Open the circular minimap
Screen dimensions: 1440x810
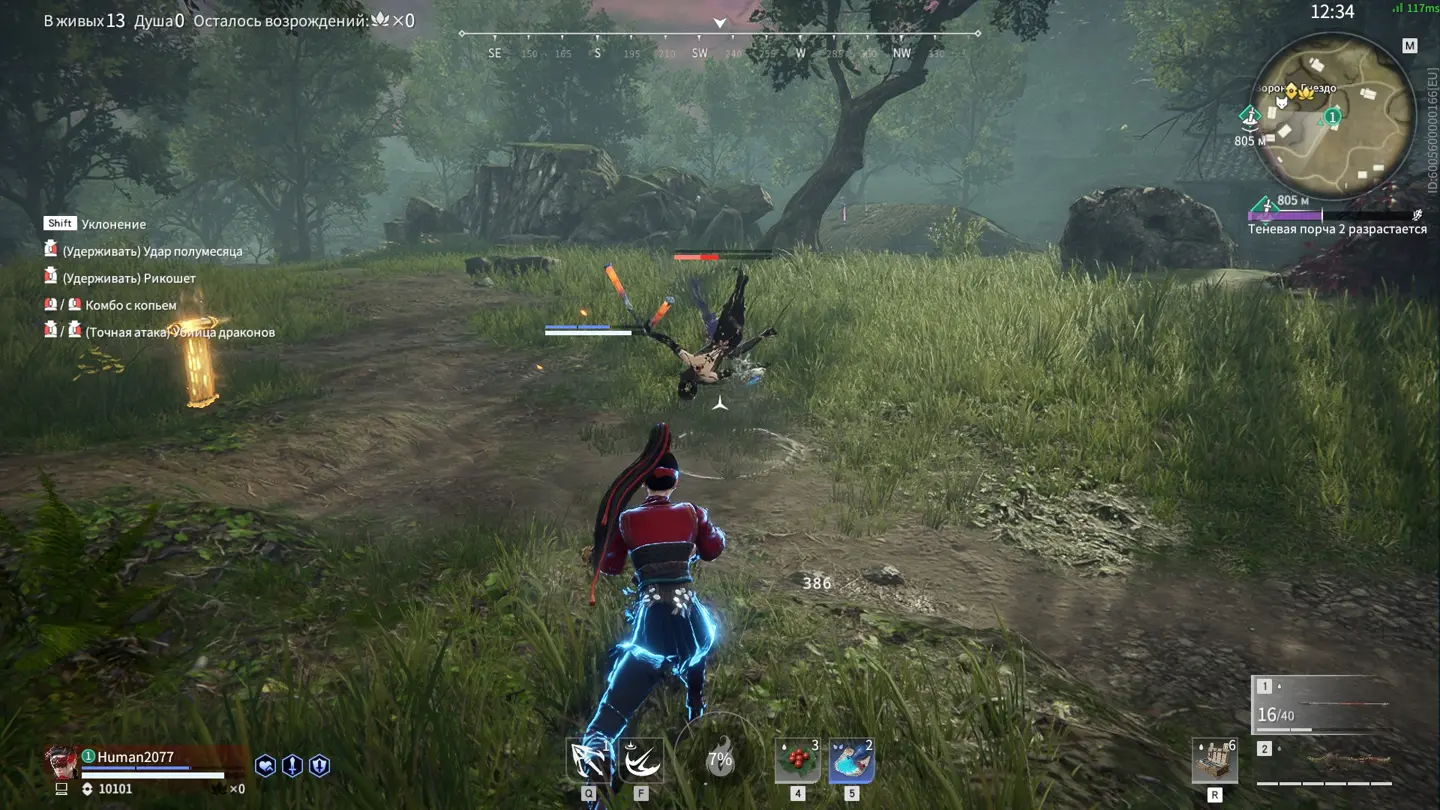tap(1333, 115)
